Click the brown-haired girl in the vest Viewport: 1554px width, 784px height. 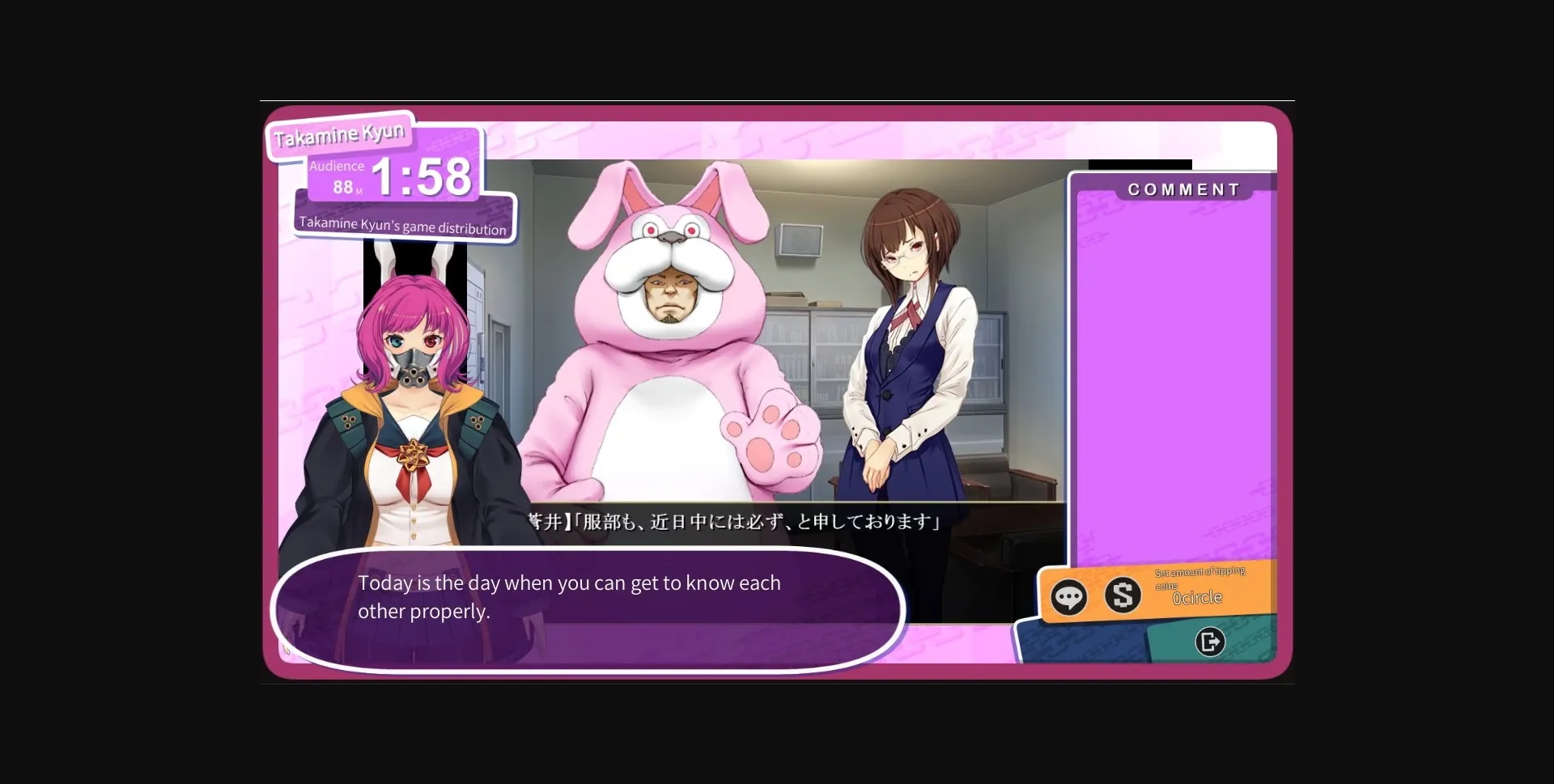pyautogui.click(x=906, y=348)
